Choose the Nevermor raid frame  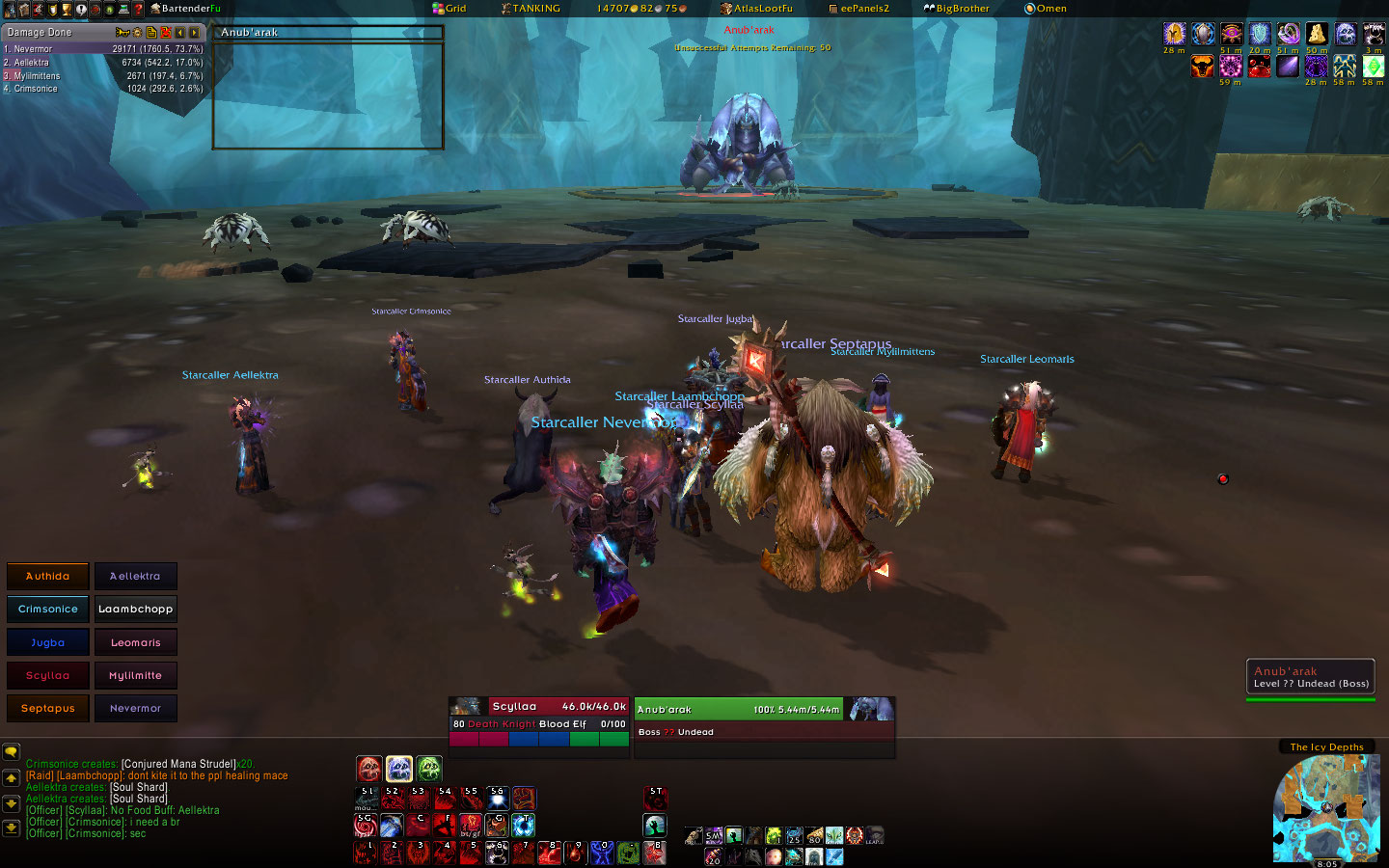pyautogui.click(x=135, y=709)
